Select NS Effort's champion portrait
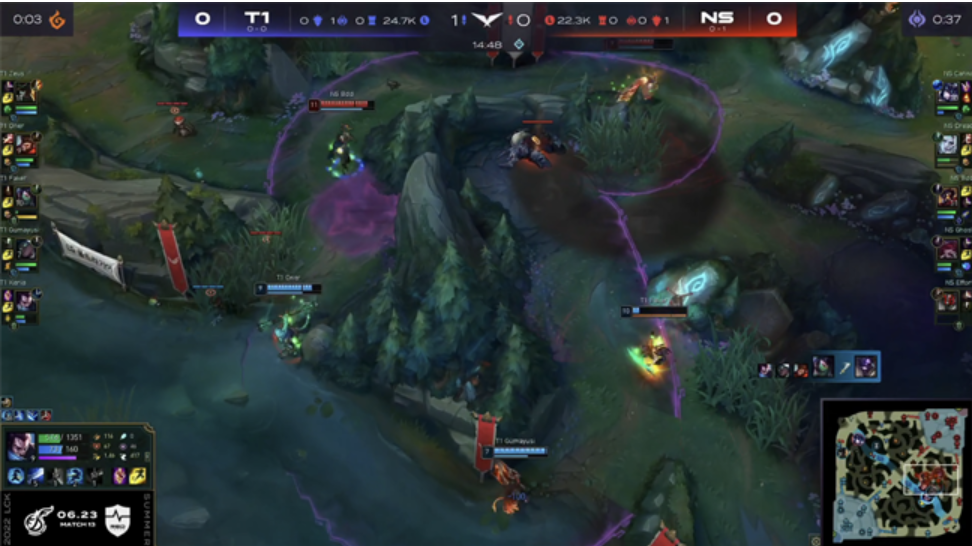The height and width of the screenshot is (546, 972). [x=948, y=302]
